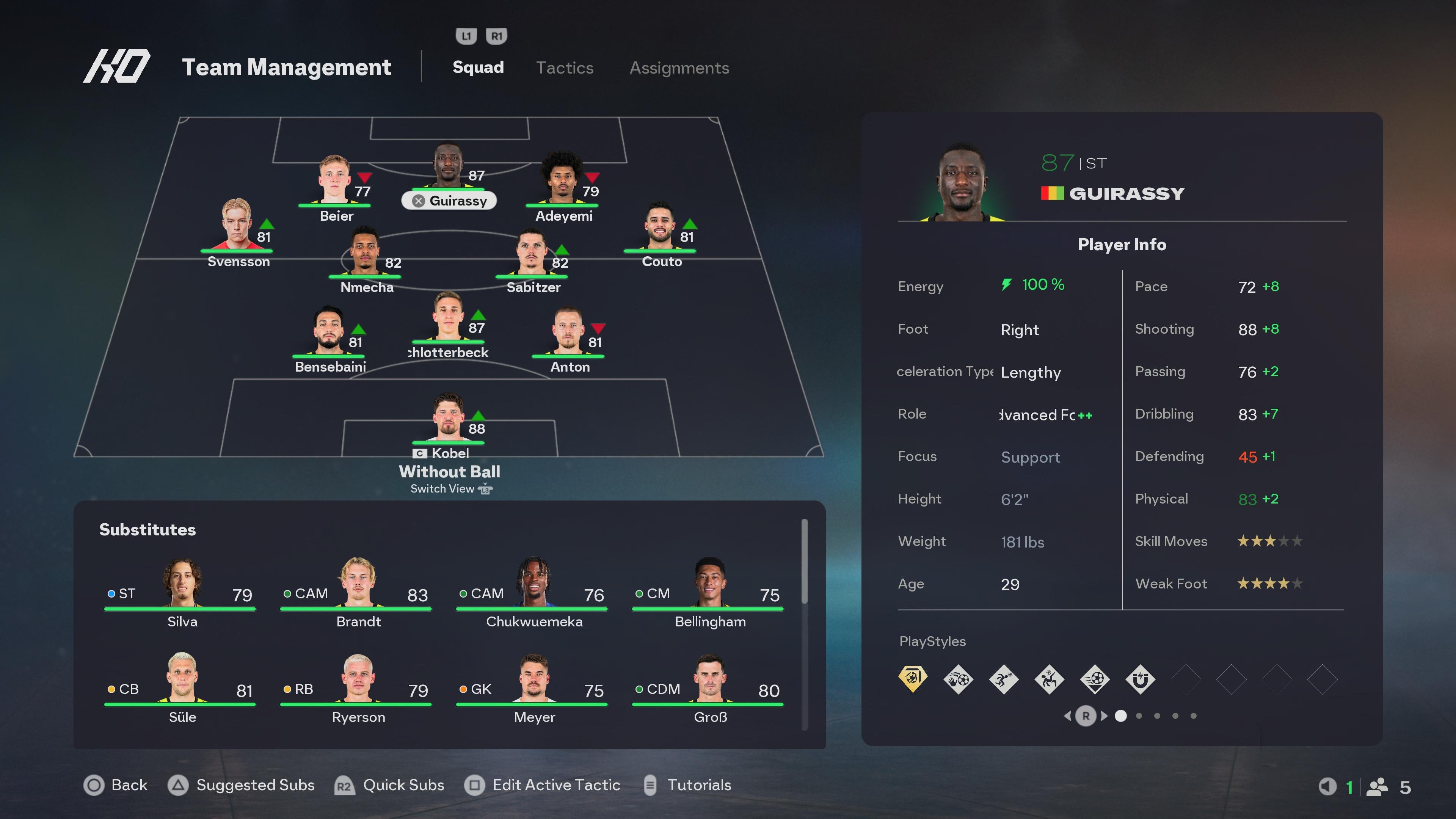Open Suggested Subs
Image resolution: width=1456 pixels, height=819 pixels.
[255, 785]
